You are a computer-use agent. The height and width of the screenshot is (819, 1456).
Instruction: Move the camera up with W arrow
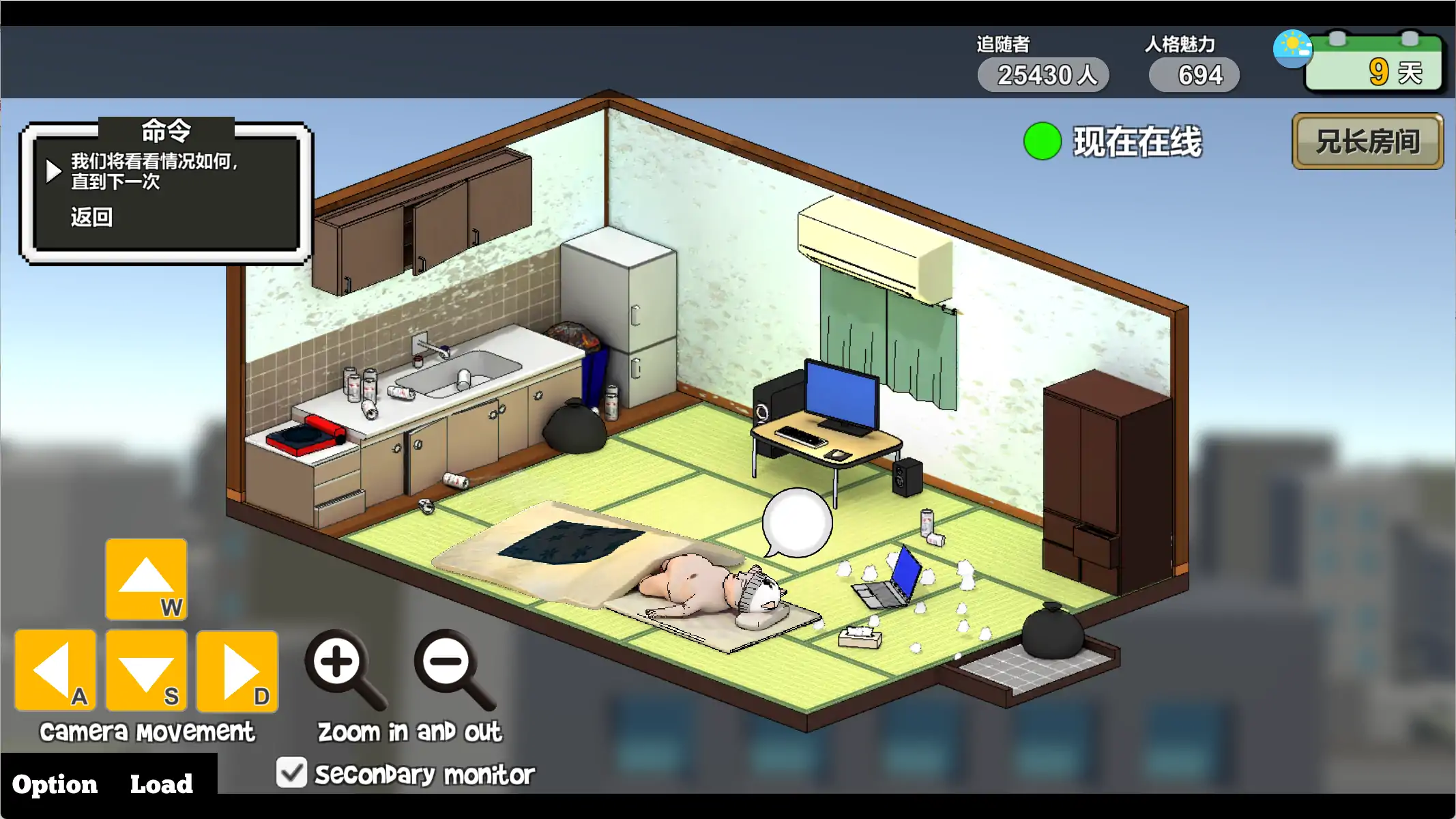pyautogui.click(x=146, y=579)
